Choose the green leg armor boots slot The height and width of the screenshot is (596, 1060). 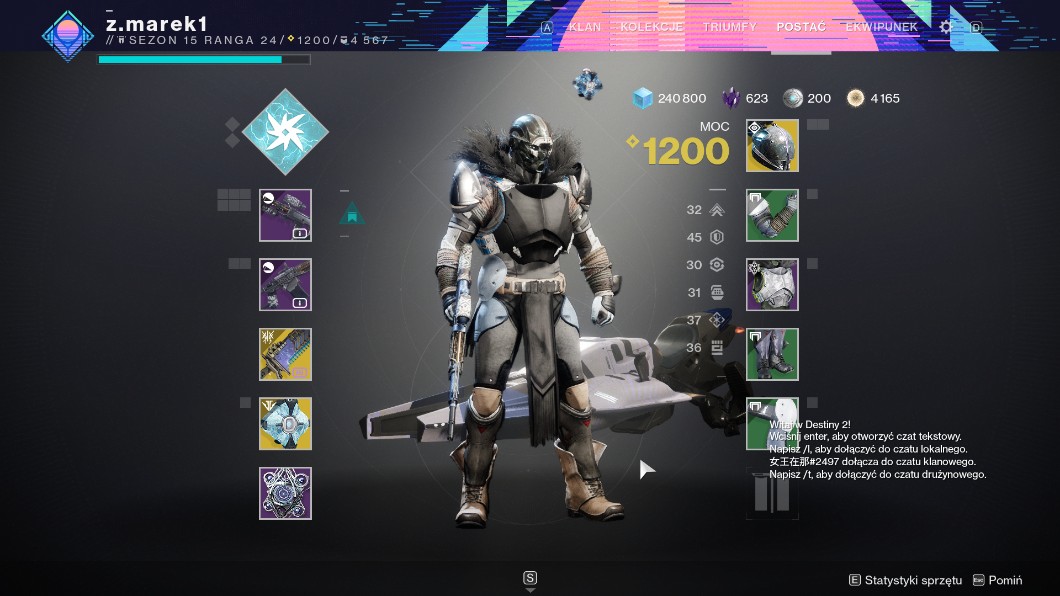772,354
